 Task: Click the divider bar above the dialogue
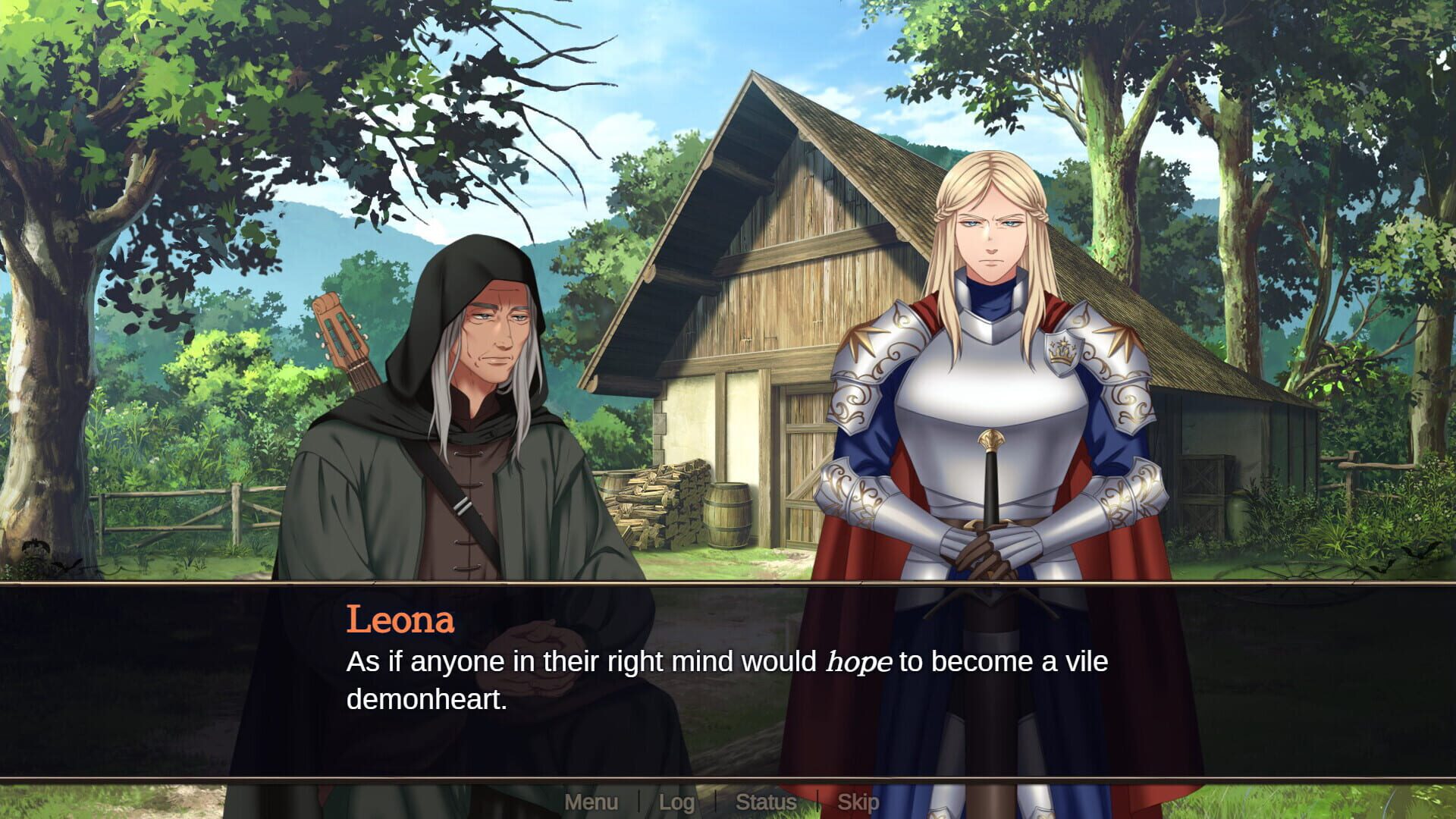coord(728,584)
